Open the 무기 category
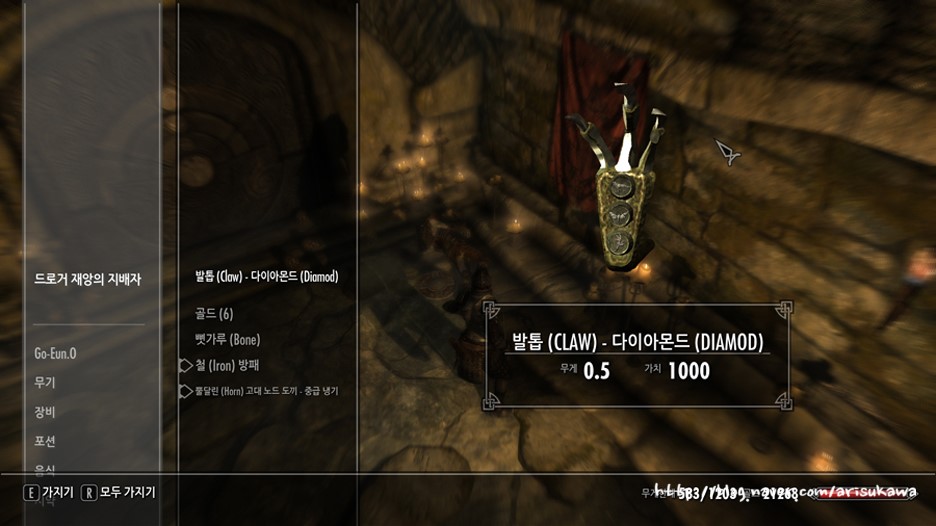936x526 pixels. click(x=45, y=383)
